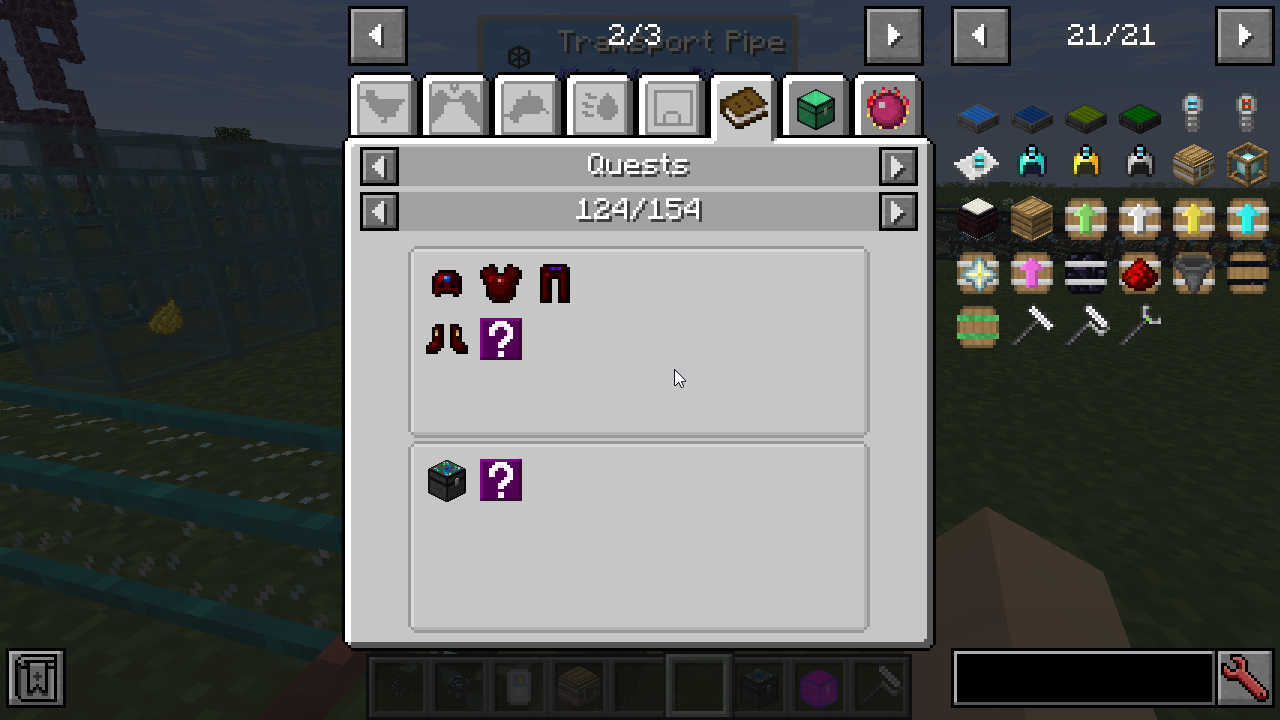Click the dark red helmet item
Image resolution: width=1280 pixels, height=720 pixels.
(x=446, y=284)
